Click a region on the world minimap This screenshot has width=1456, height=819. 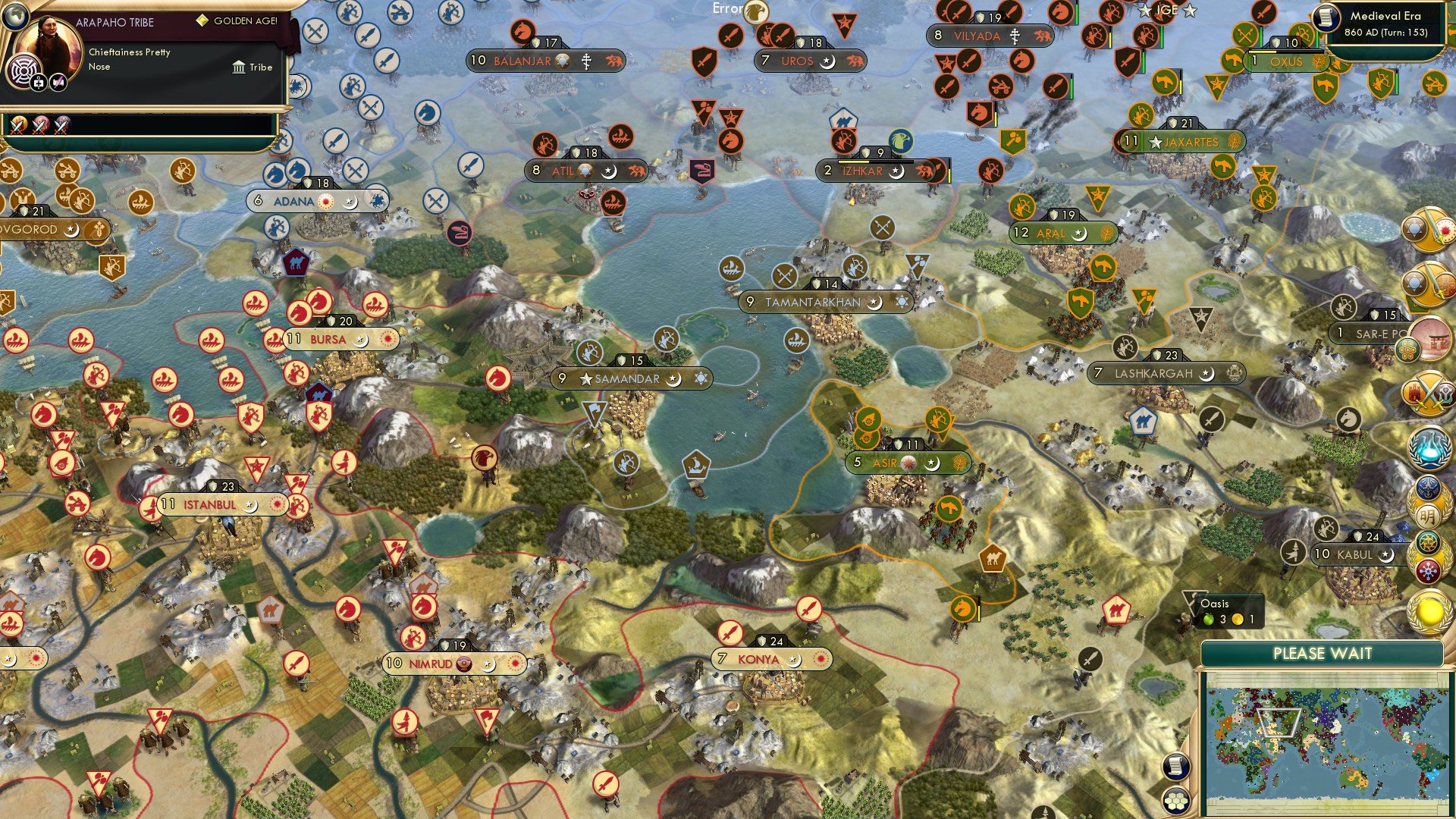1327,736
